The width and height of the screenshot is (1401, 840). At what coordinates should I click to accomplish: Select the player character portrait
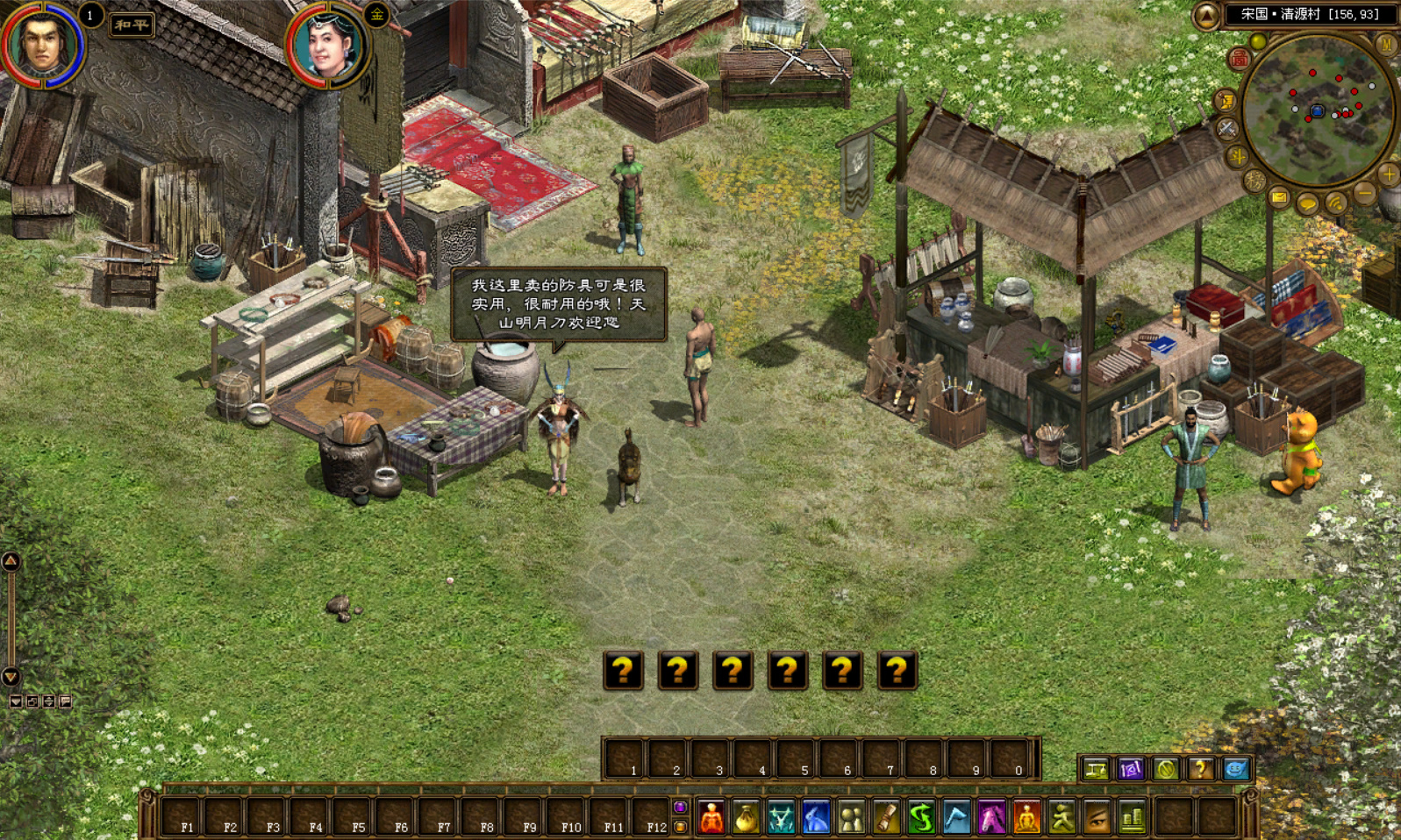(42, 44)
